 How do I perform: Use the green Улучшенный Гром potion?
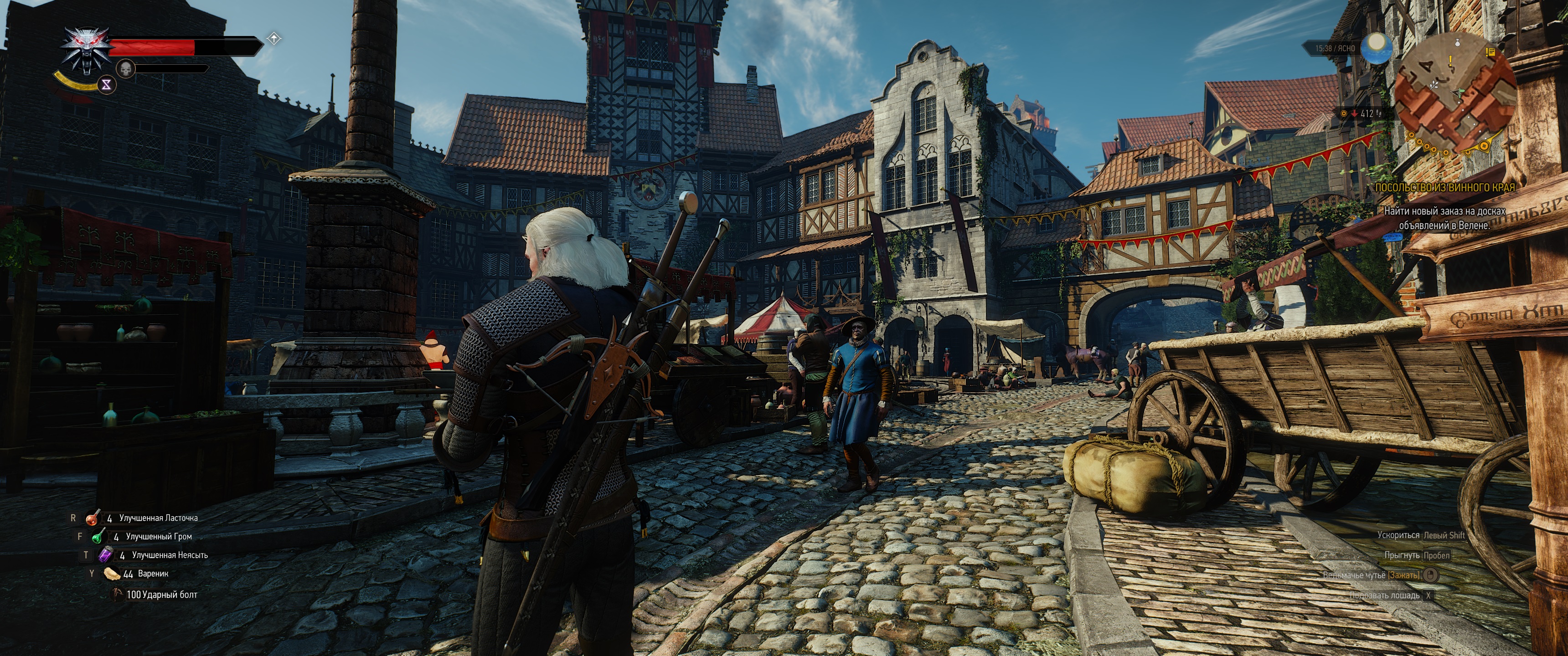tap(98, 537)
